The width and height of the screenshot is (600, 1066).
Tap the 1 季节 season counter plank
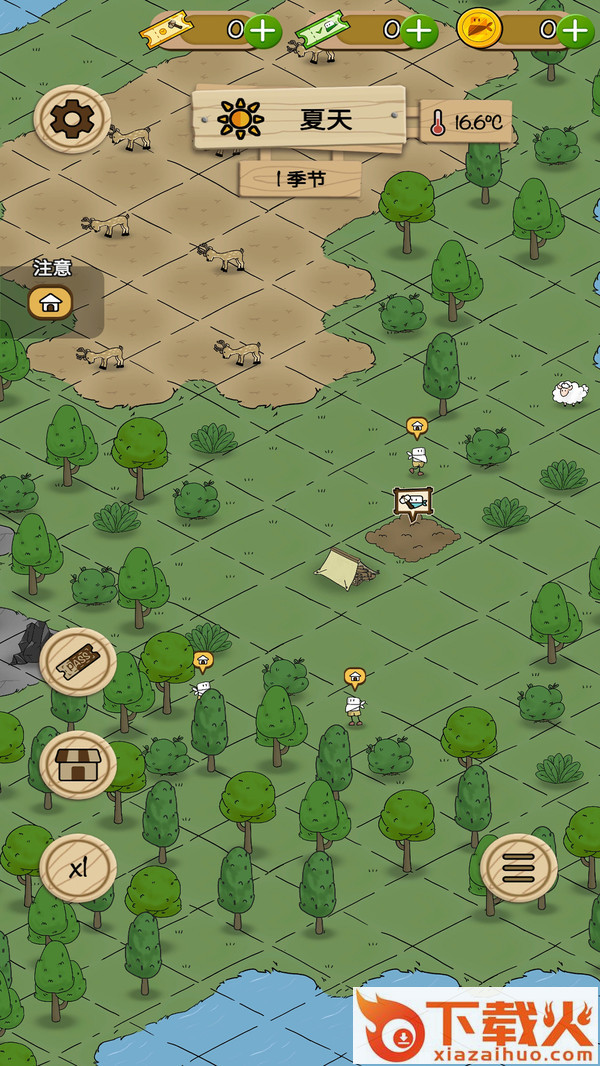[301, 179]
